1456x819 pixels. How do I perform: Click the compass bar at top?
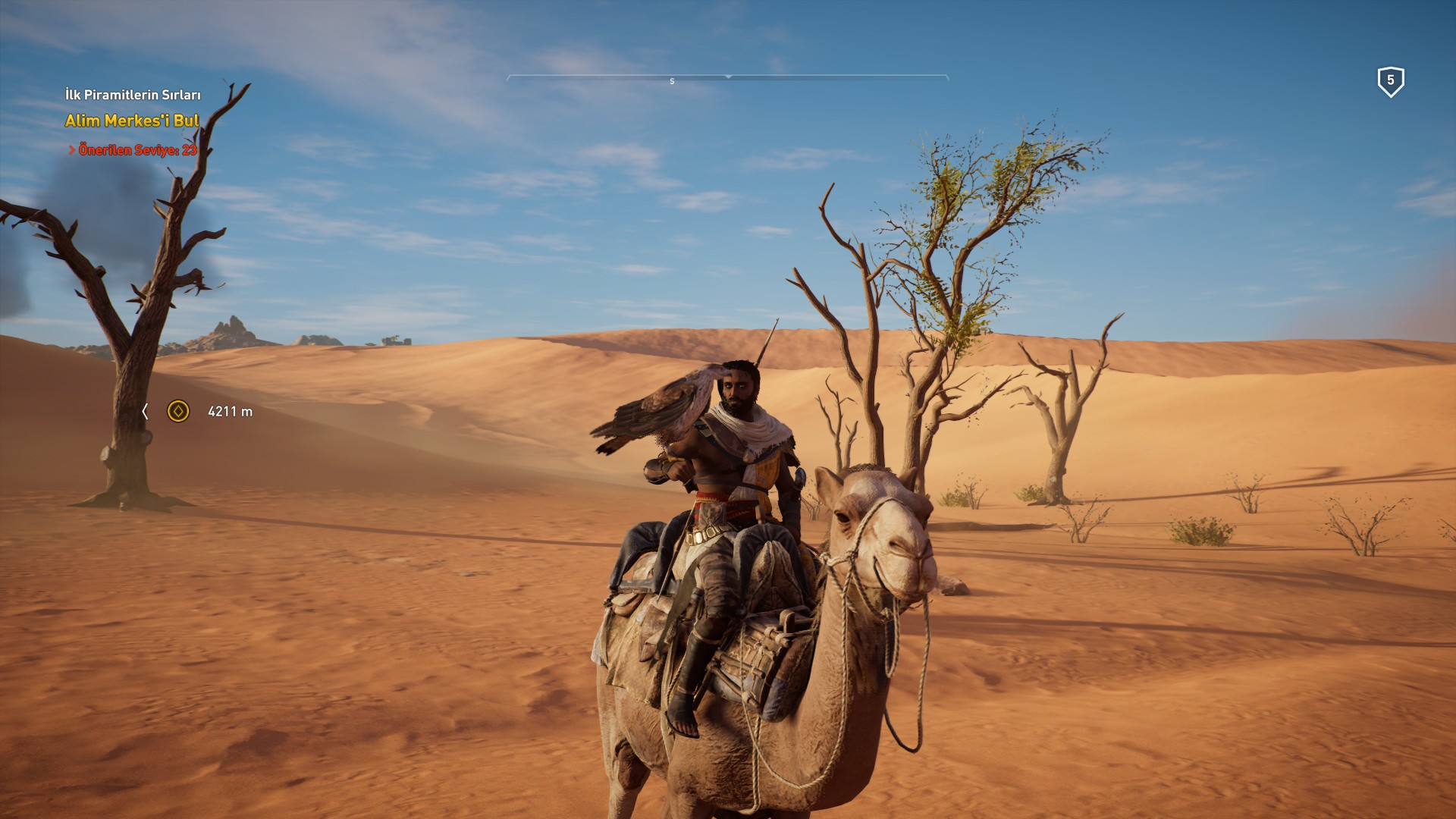tap(727, 78)
